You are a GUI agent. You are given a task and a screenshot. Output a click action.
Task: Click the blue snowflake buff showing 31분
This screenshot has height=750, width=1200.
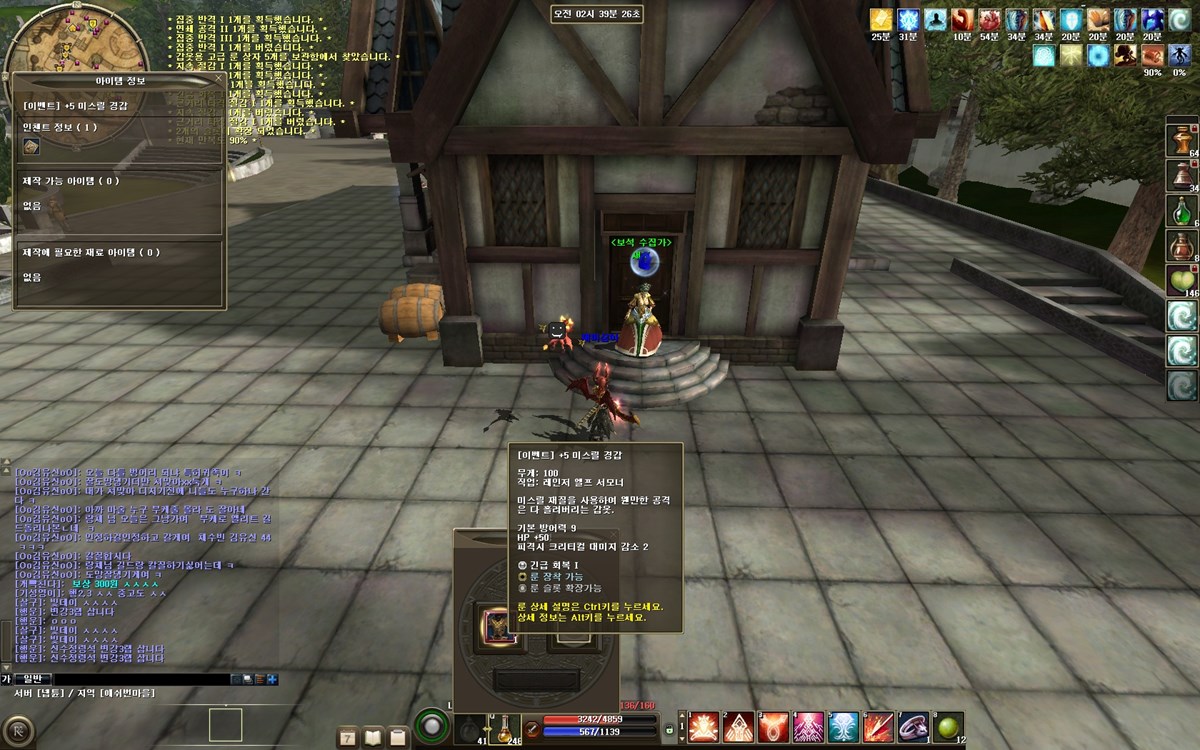[x=908, y=20]
